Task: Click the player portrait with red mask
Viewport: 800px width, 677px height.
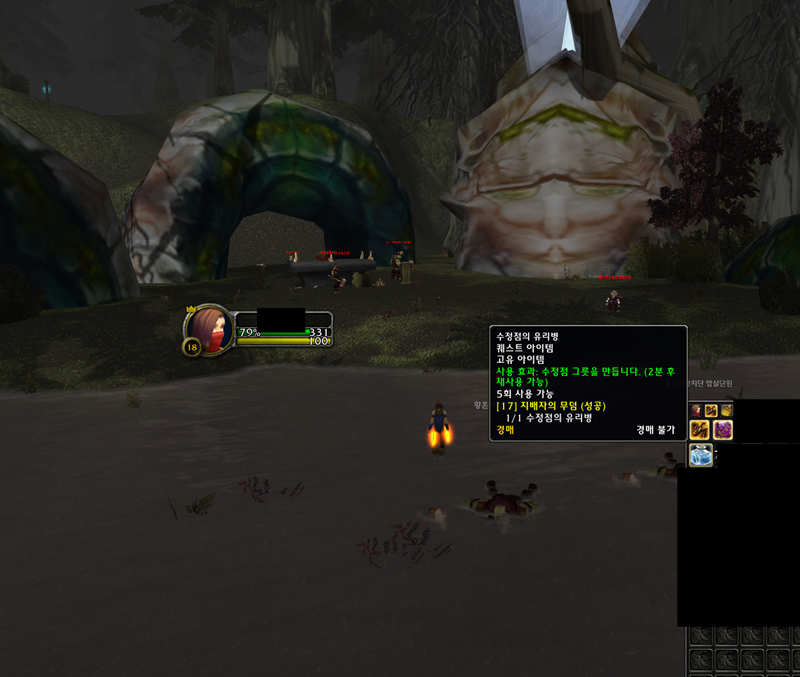Action: click(x=210, y=327)
